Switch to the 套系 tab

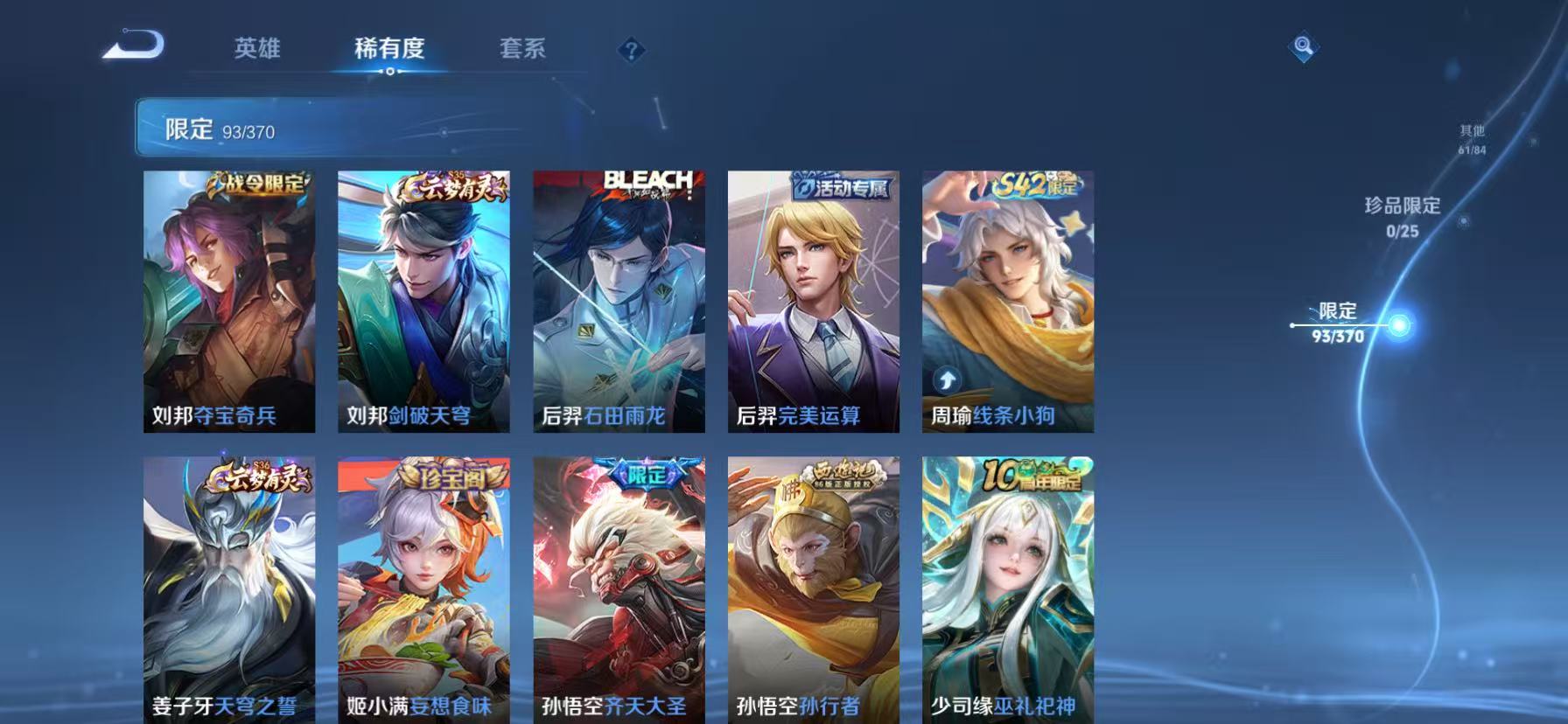525,50
